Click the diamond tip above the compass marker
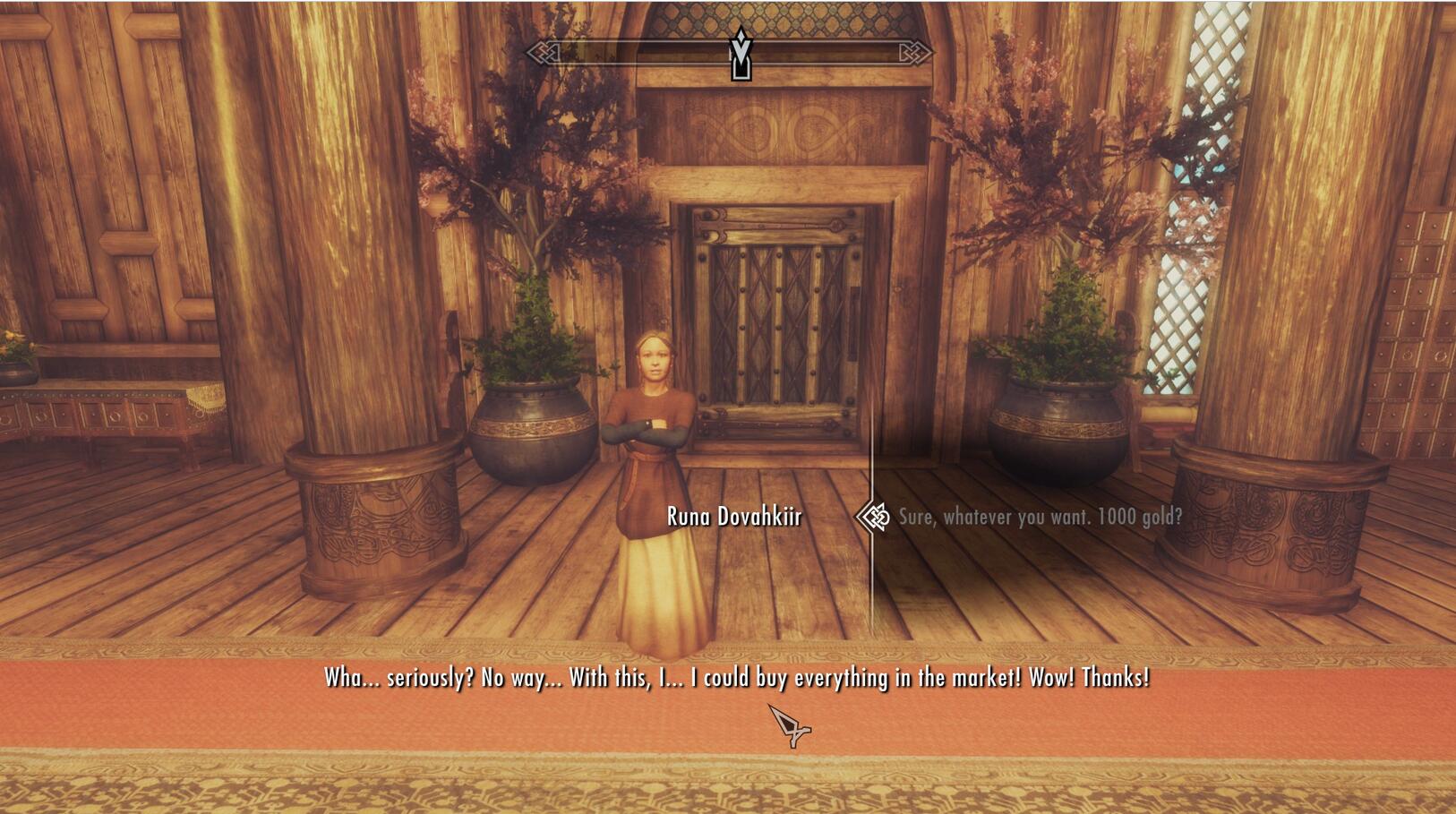Image resolution: width=1456 pixels, height=814 pixels. 741,36
